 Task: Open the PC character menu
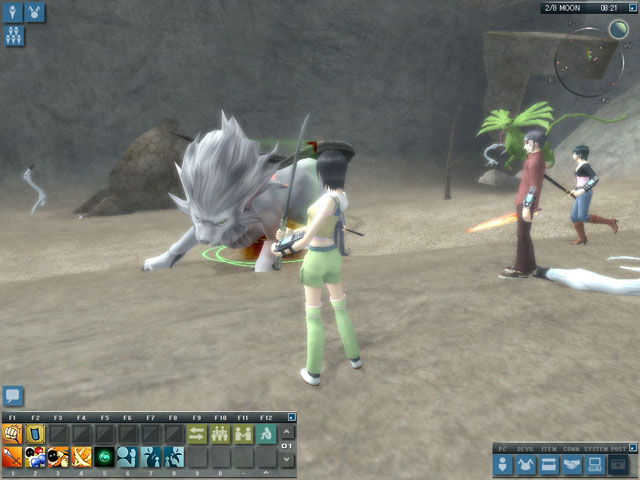pyautogui.click(x=505, y=464)
